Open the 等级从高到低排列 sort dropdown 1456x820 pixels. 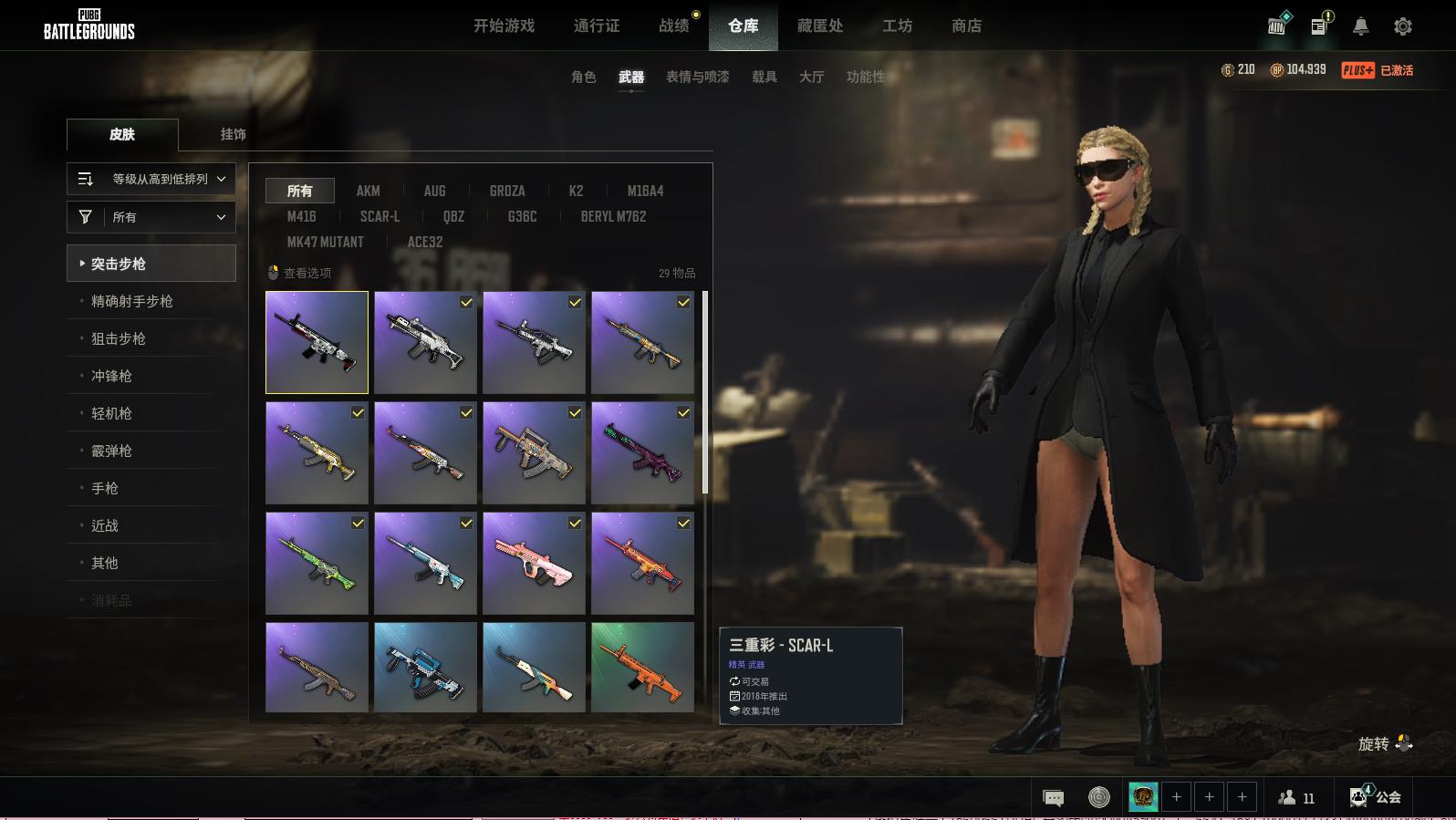[151, 179]
